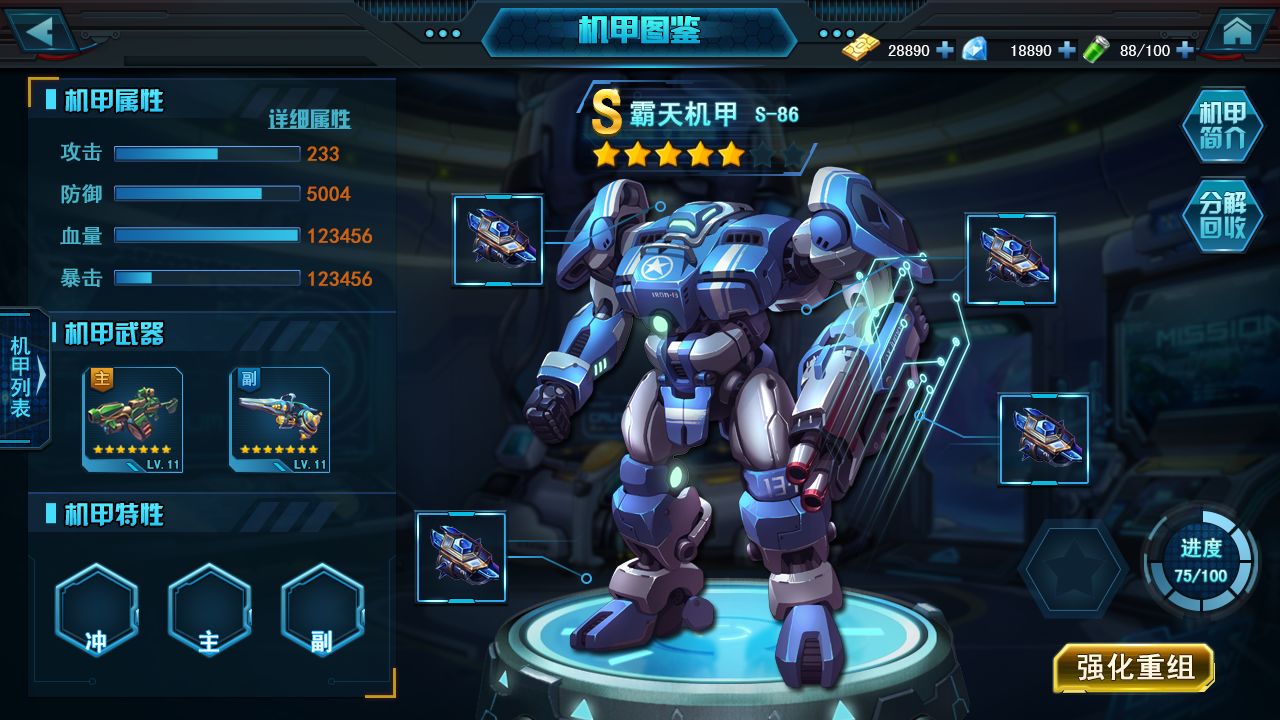Open the 机甲简介 mech intro button
This screenshot has height=720, width=1280.
[1222, 125]
